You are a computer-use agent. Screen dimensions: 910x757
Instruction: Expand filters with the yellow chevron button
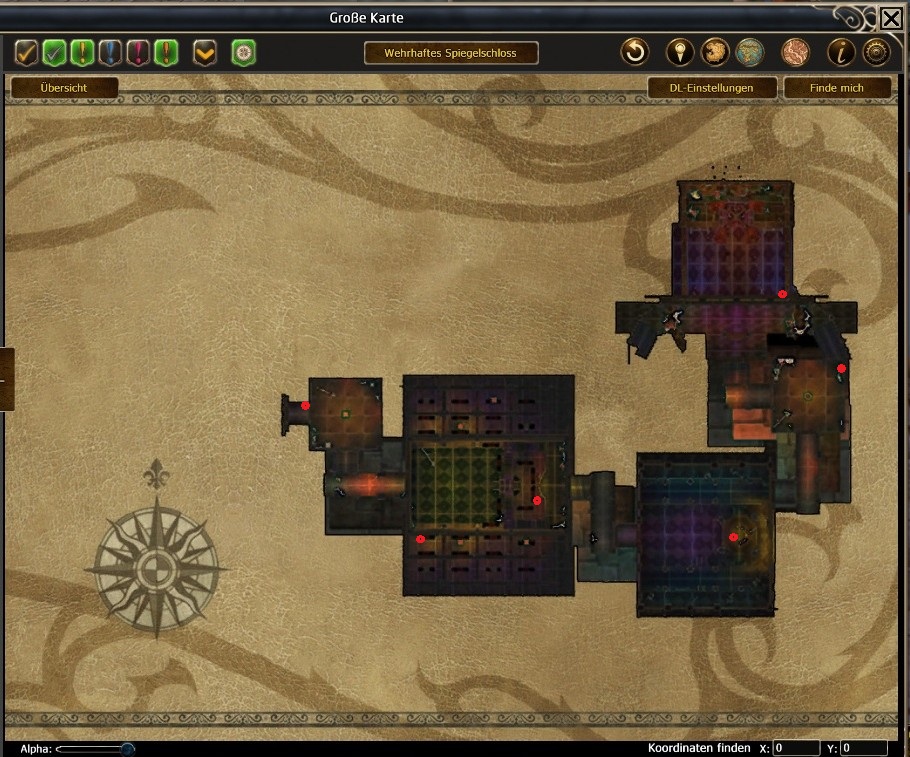tap(205, 53)
